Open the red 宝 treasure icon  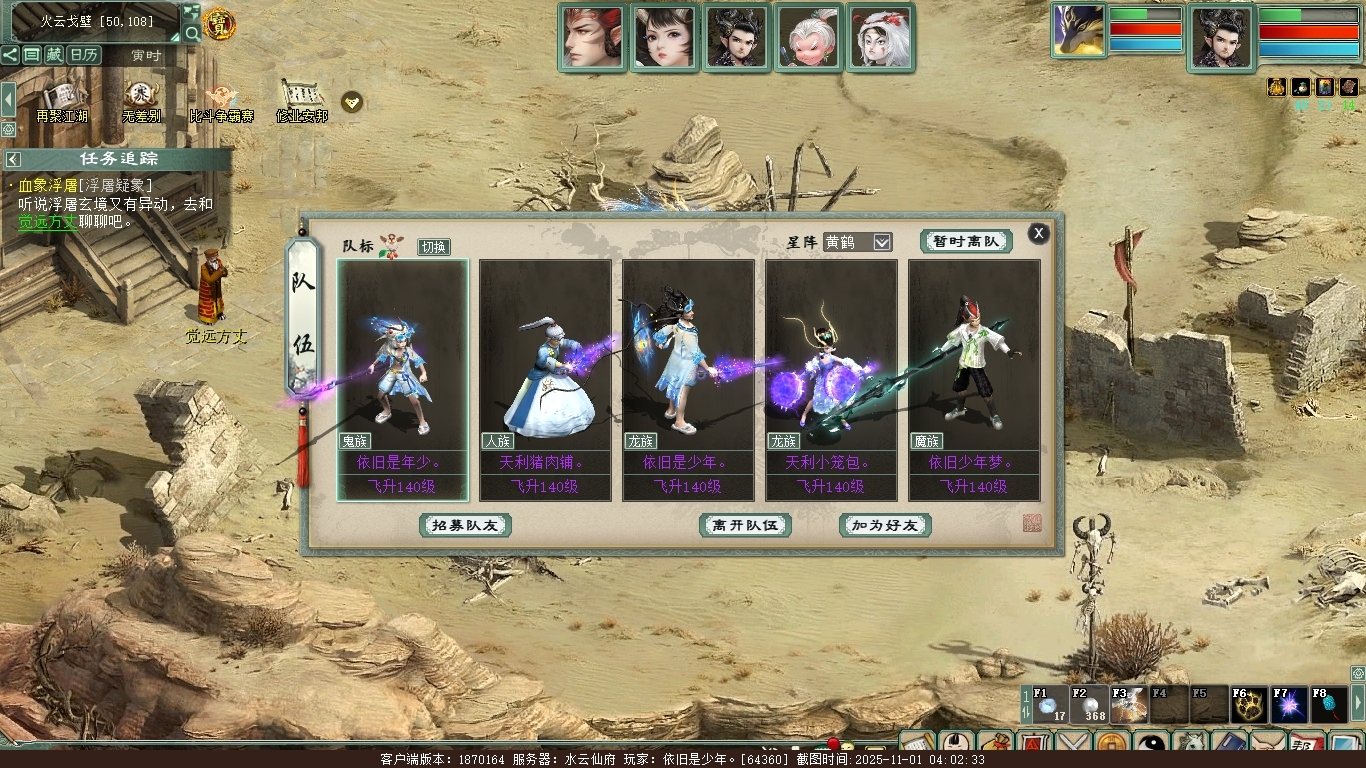(219, 23)
